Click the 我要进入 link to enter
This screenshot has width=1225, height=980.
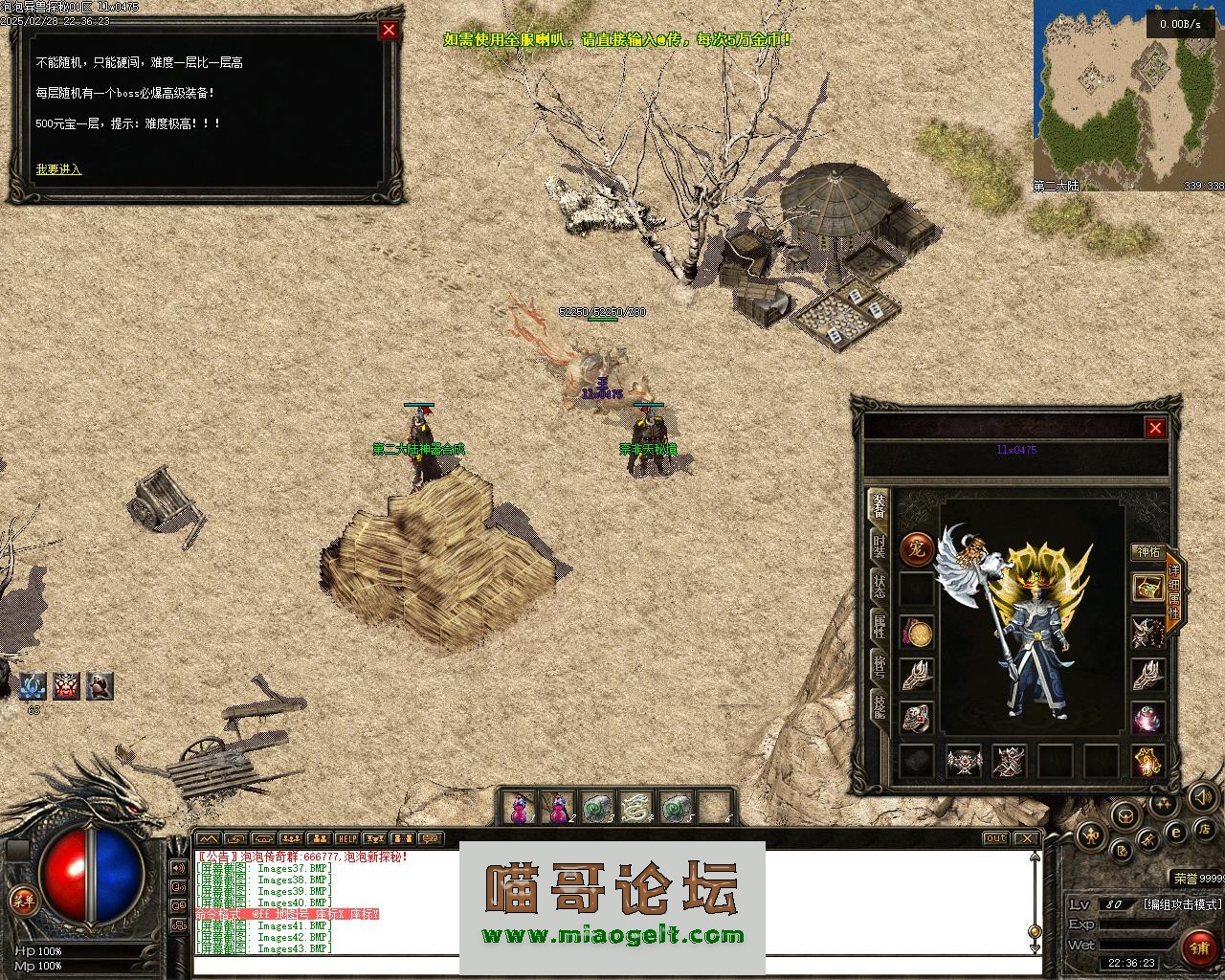(58, 169)
